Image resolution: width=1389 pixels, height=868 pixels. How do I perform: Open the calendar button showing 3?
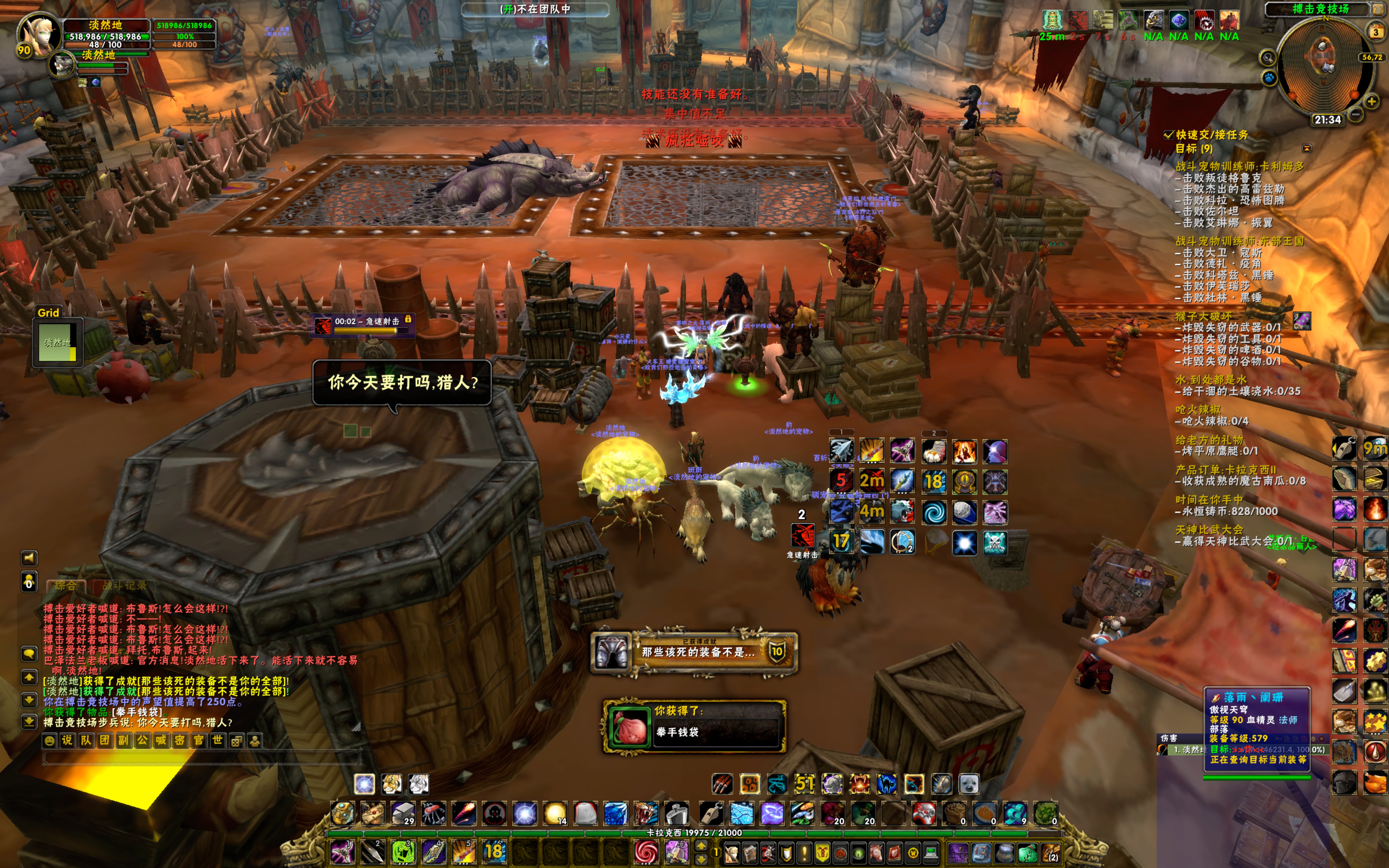tap(1375, 32)
